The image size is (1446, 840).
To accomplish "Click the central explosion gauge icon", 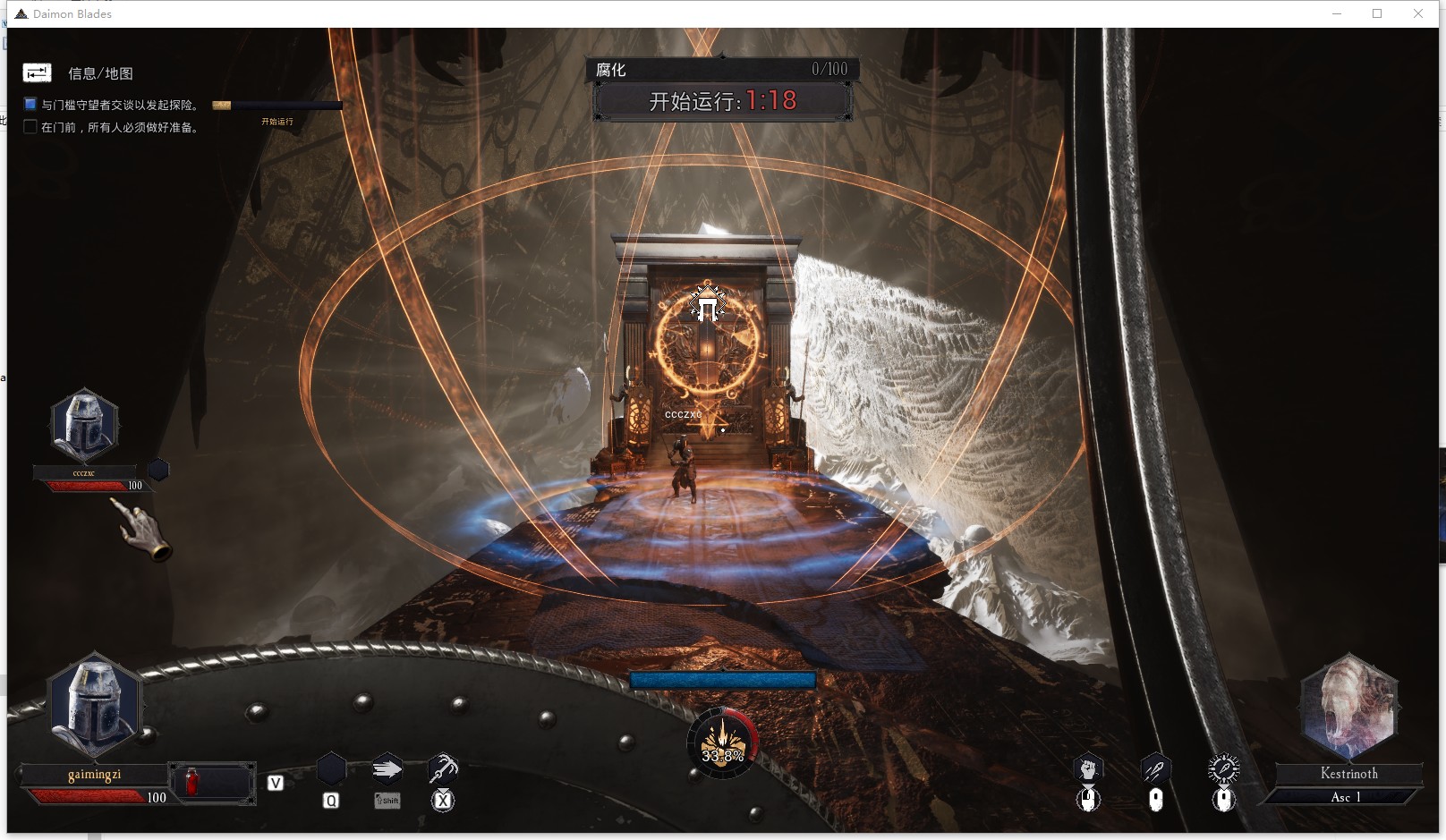I will [x=722, y=742].
